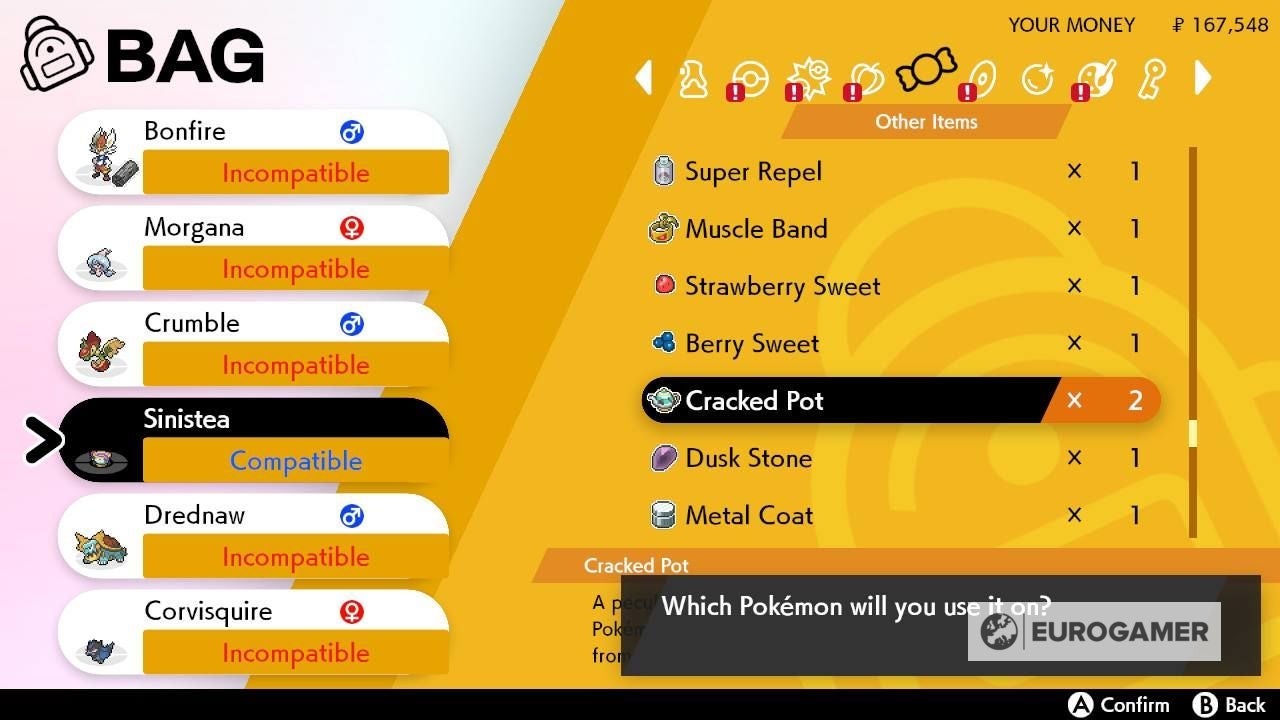Open the Treasures pocket

1038,78
